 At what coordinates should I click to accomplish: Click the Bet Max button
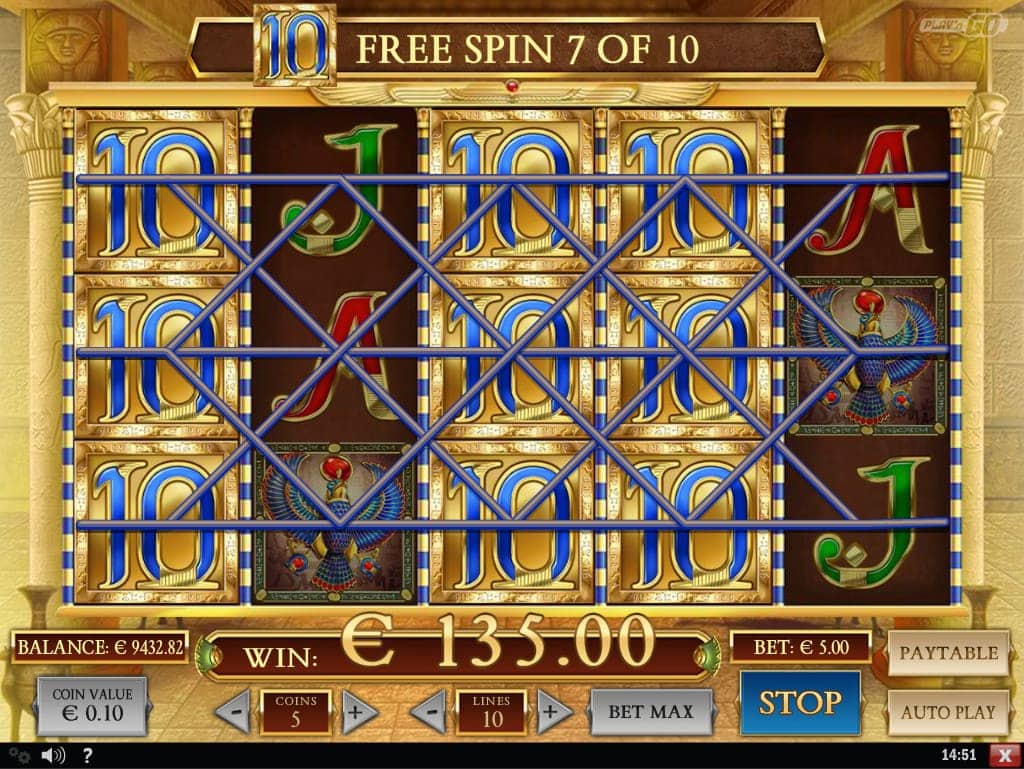click(x=651, y=712)
